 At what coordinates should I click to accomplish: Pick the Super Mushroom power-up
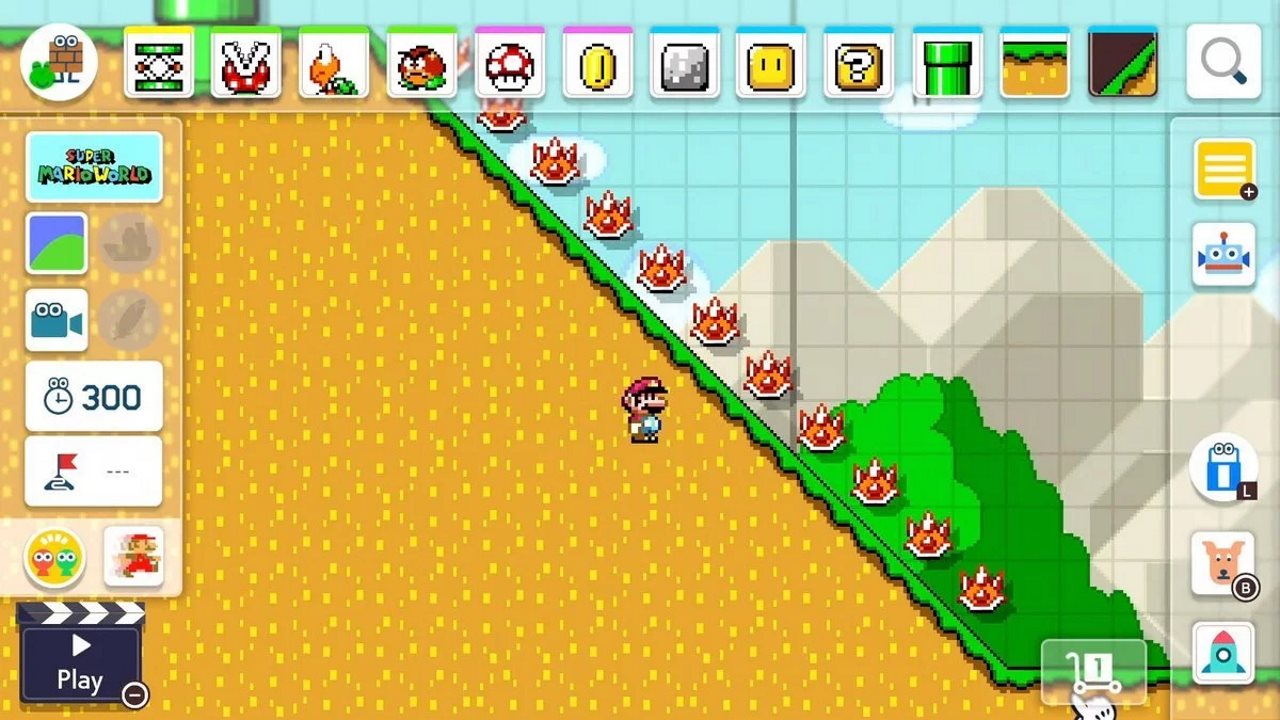(508, 62)
